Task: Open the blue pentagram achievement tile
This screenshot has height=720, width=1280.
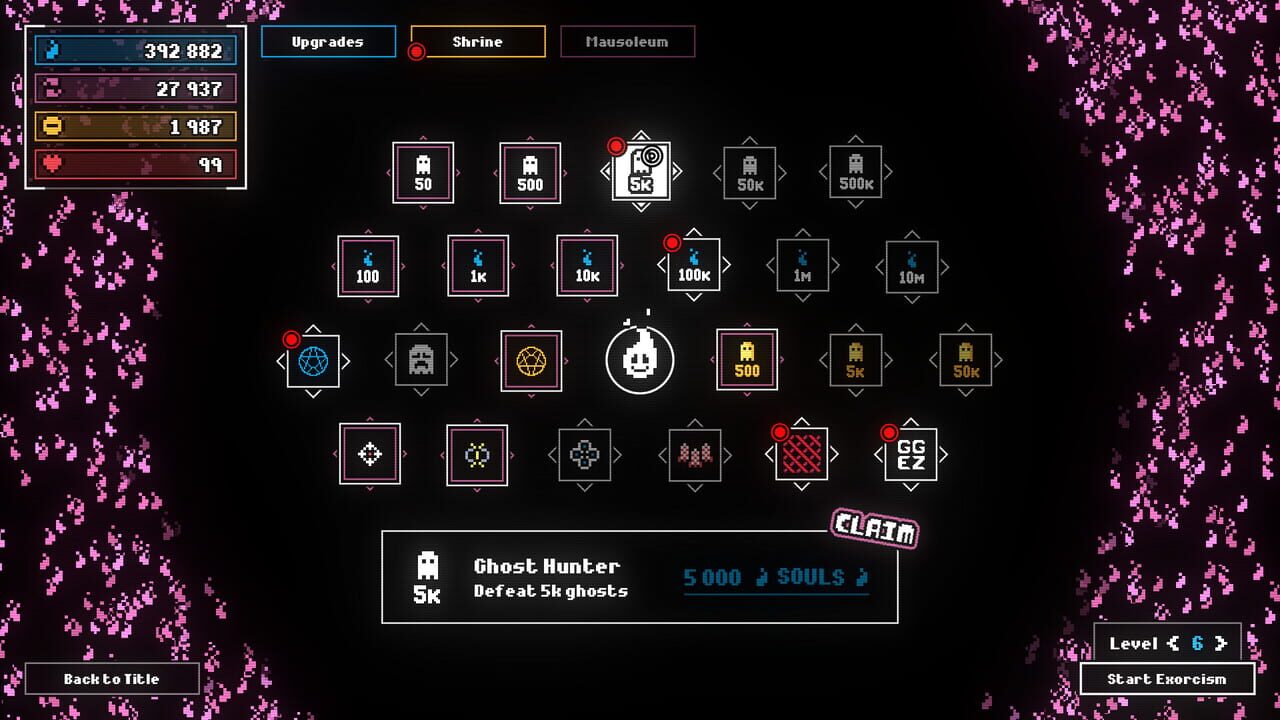Action: click(x=313, y=361)
